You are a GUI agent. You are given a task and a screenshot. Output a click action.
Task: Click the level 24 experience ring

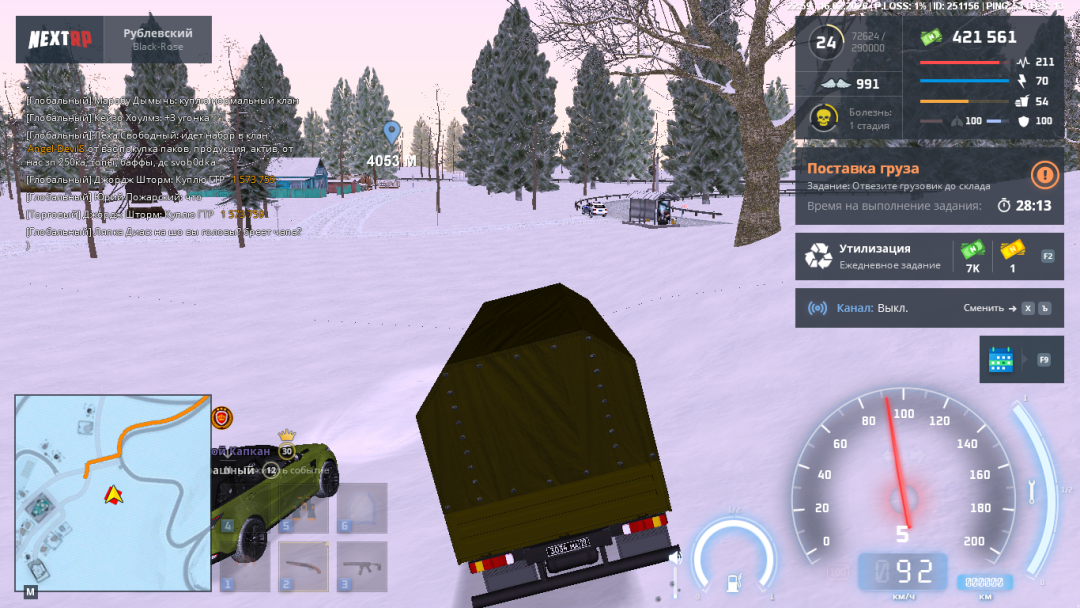click(826, 42)
